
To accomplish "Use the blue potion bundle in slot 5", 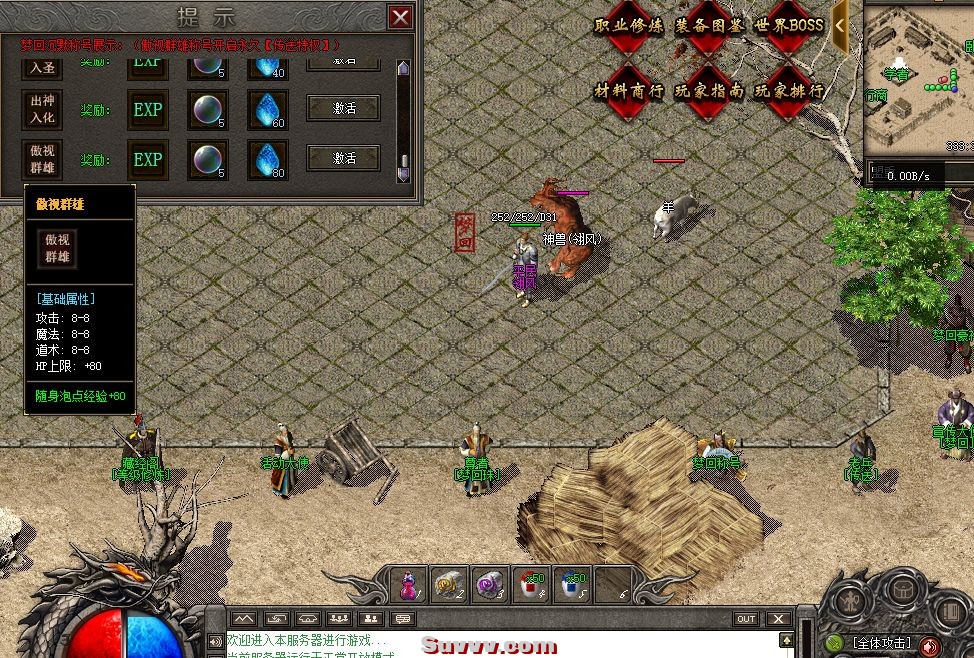I will pos(571,584).
